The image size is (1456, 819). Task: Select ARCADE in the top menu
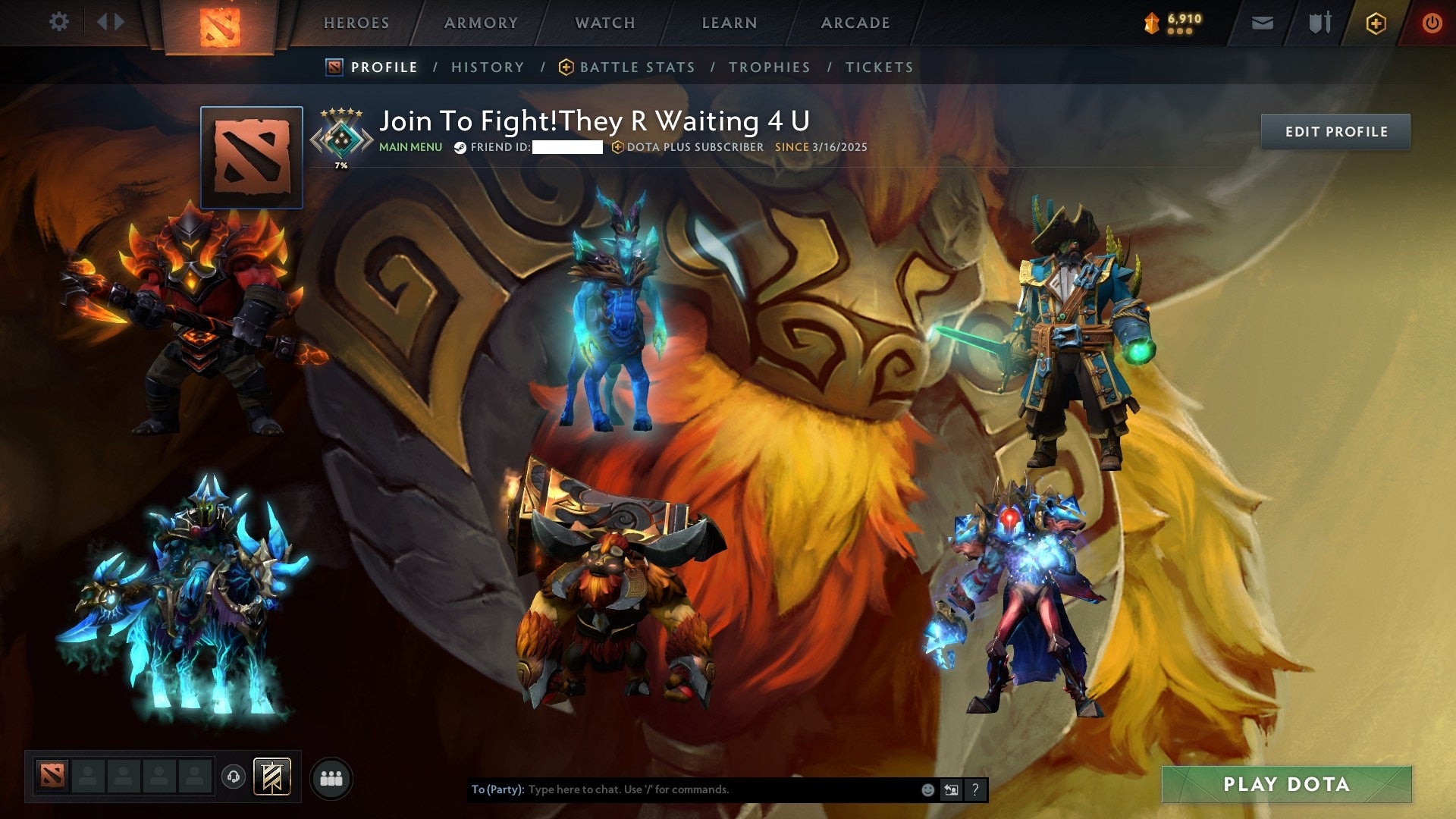click(x=855, y=22)
